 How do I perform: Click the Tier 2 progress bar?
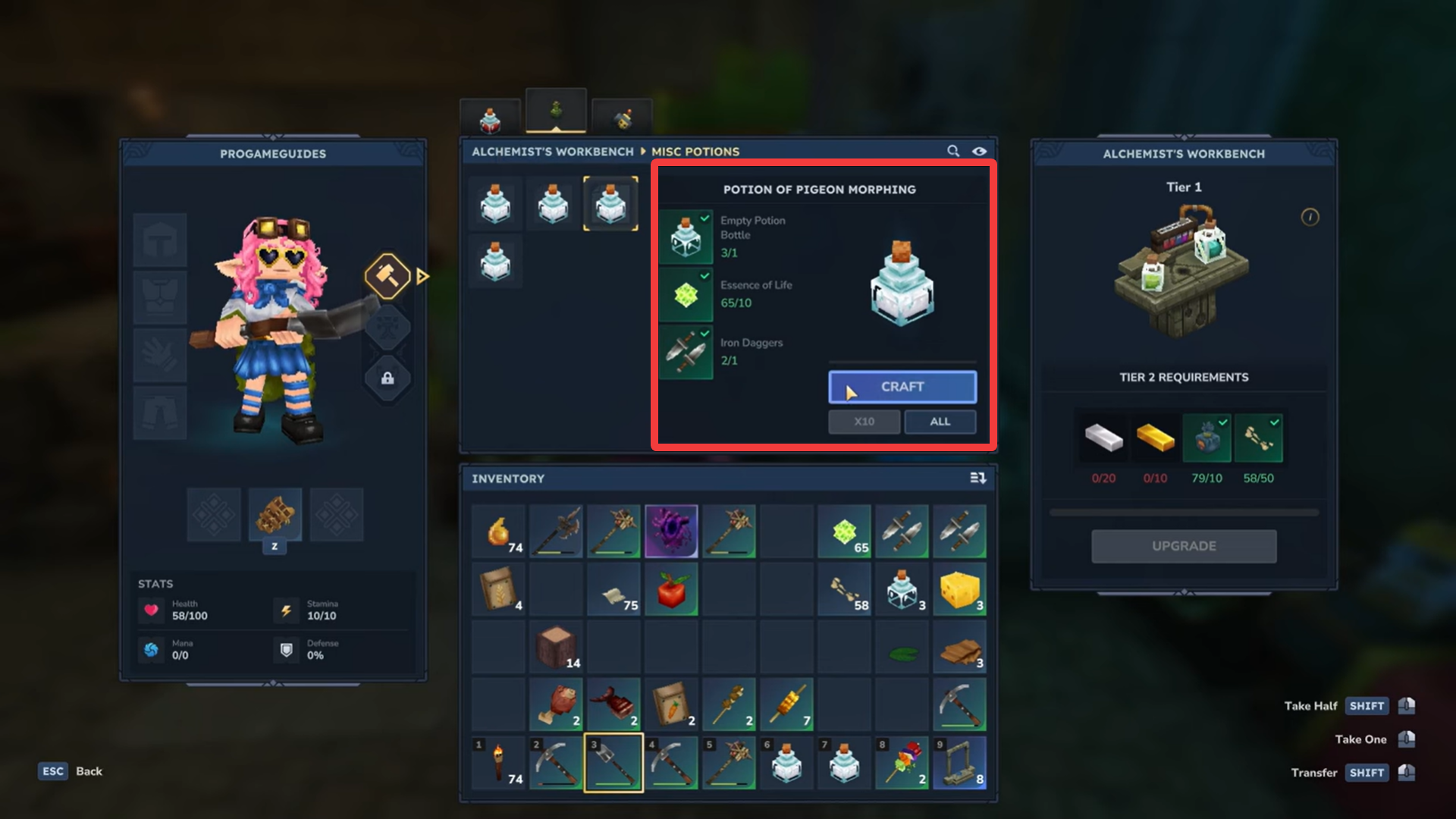[x=1184, y=511]
